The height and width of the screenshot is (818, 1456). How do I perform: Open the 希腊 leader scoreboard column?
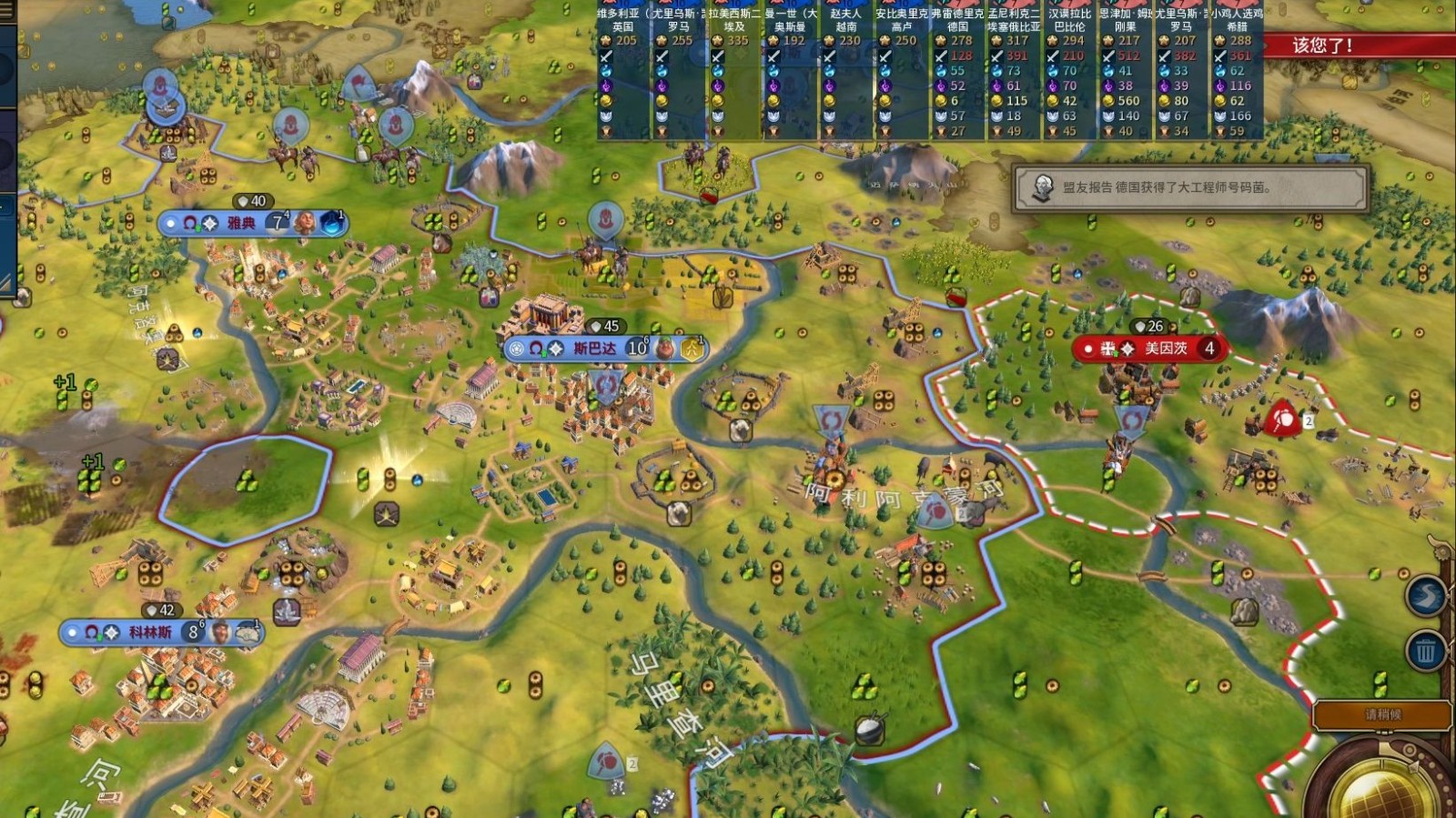click(x=1237, y=73)
